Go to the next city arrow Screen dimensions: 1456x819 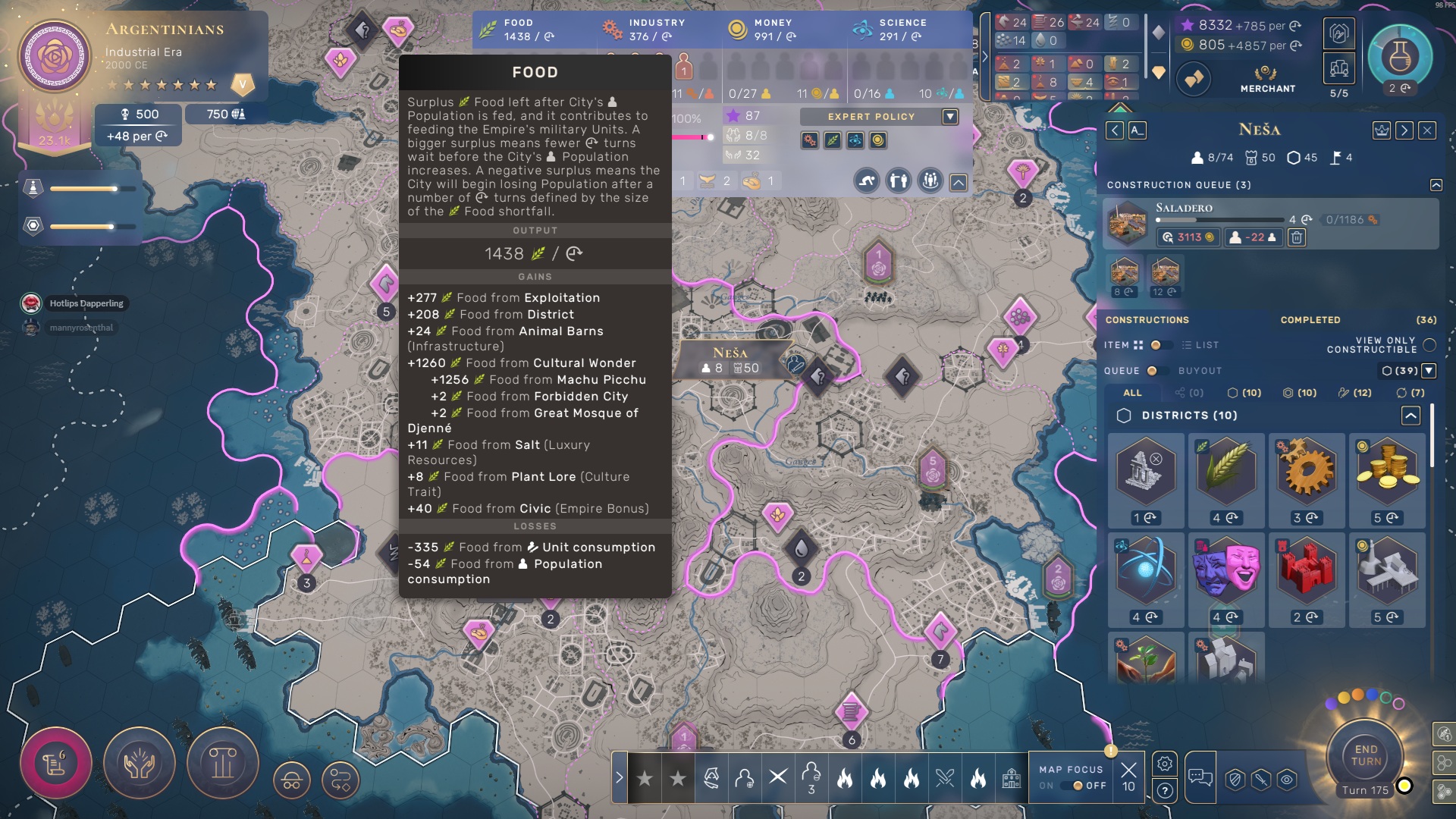point(1404,130)
